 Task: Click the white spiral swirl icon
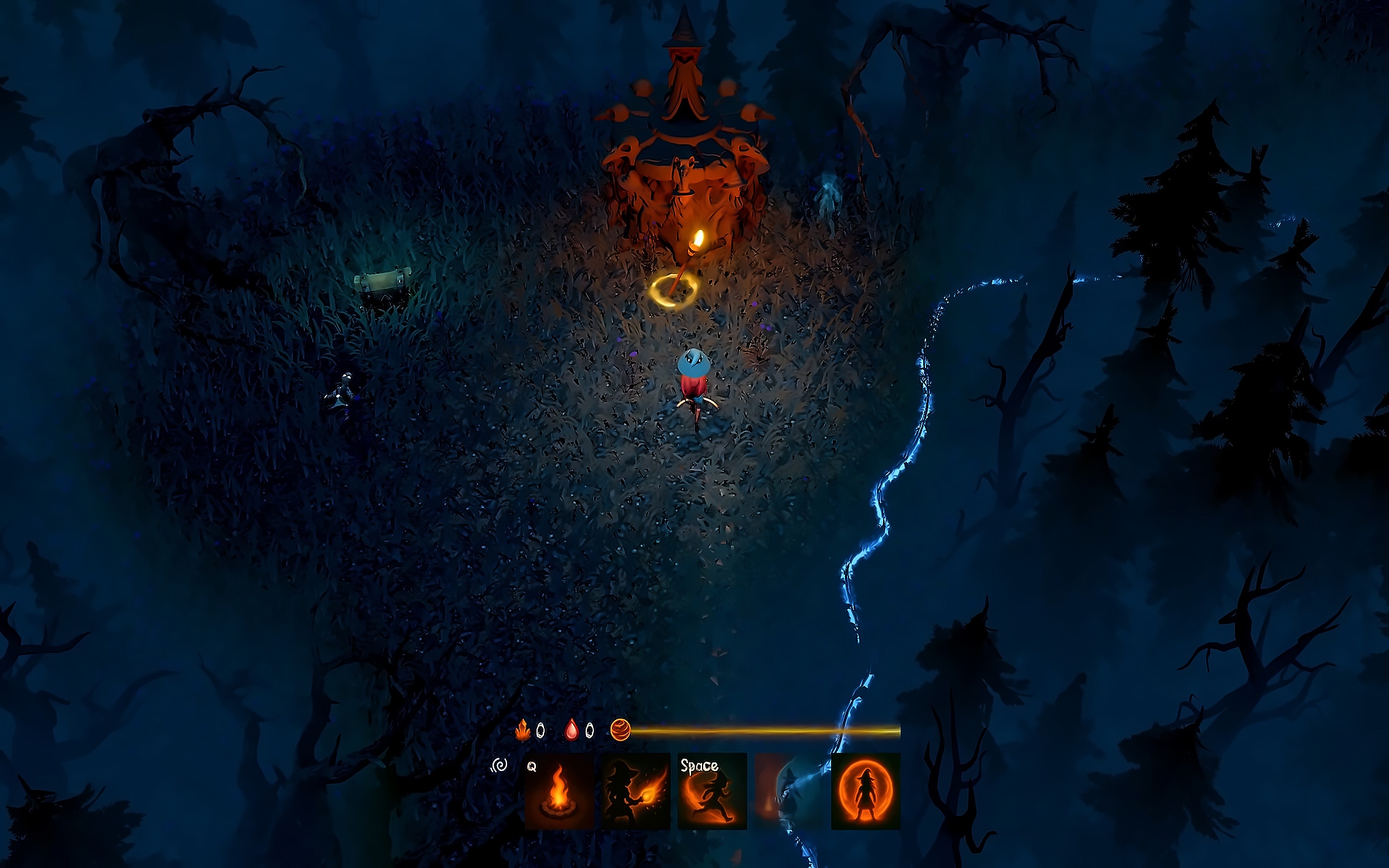point(499,766)
